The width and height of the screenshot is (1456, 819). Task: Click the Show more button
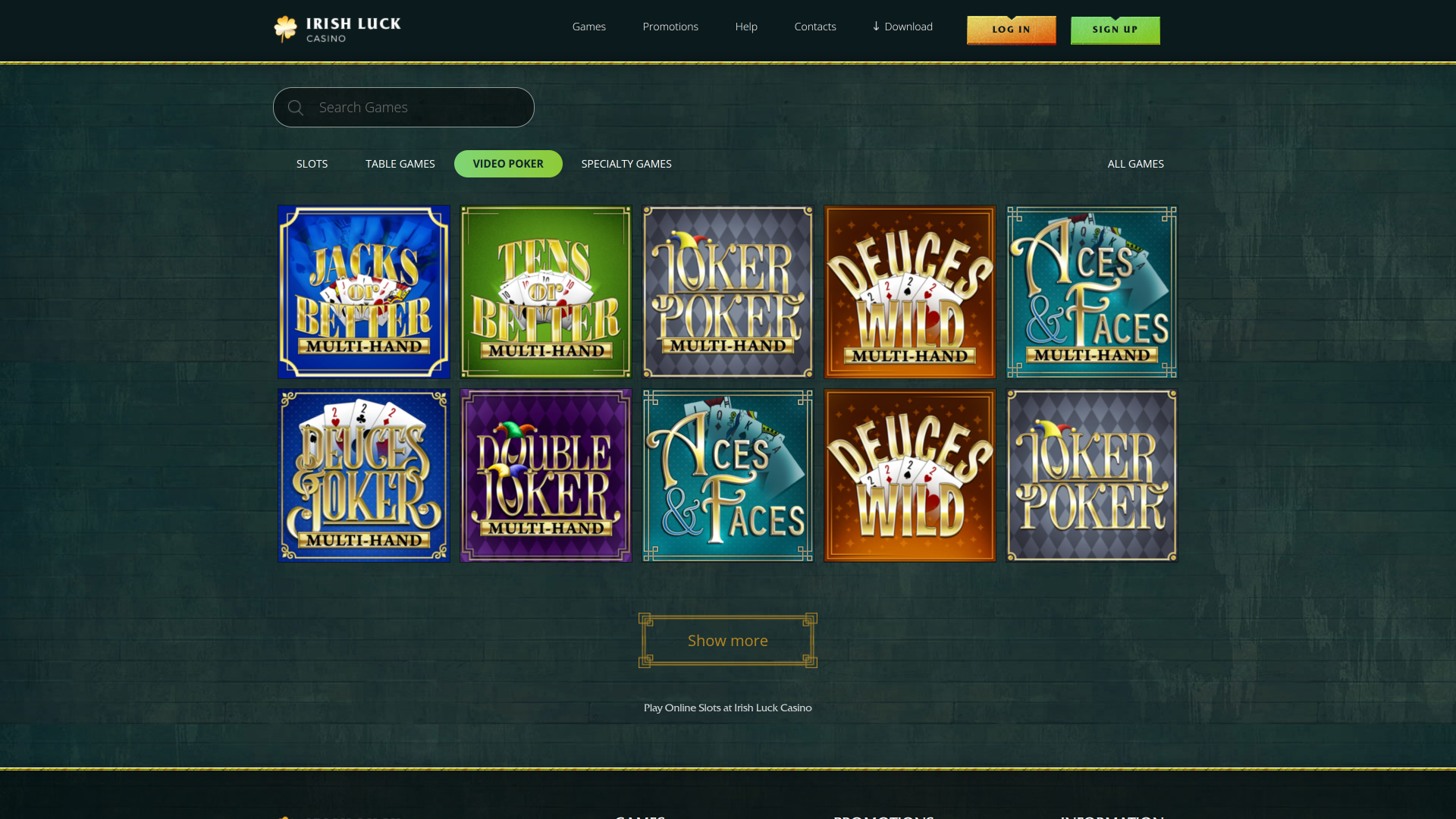point(727,640)
